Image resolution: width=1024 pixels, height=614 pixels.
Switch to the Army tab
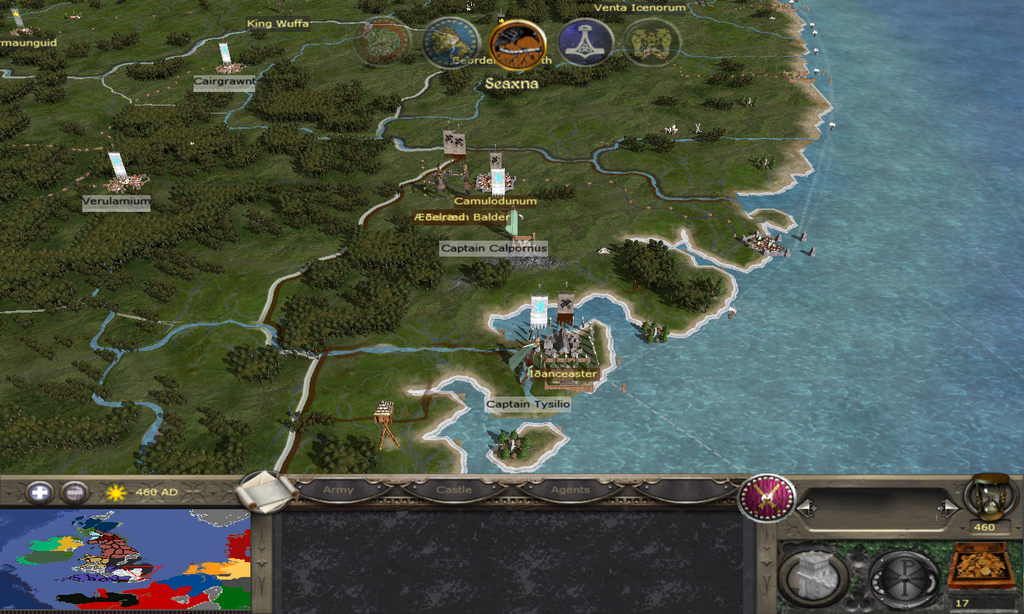tap(338, 490)
